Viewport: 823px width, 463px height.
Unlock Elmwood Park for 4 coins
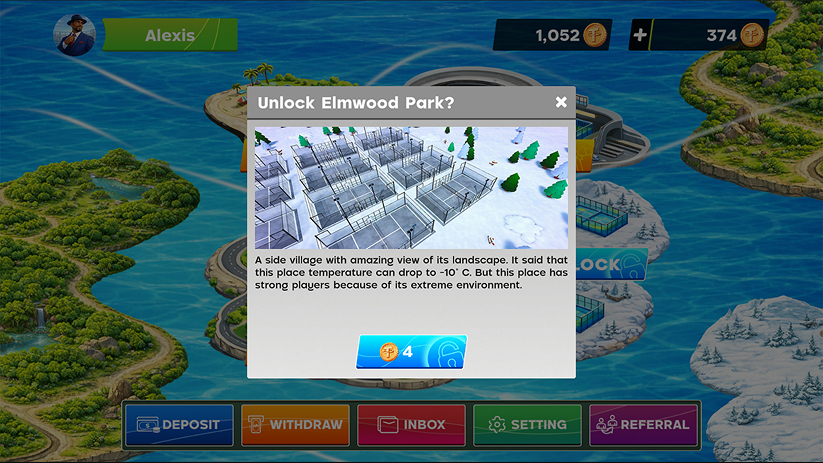[x=411, y=352]
